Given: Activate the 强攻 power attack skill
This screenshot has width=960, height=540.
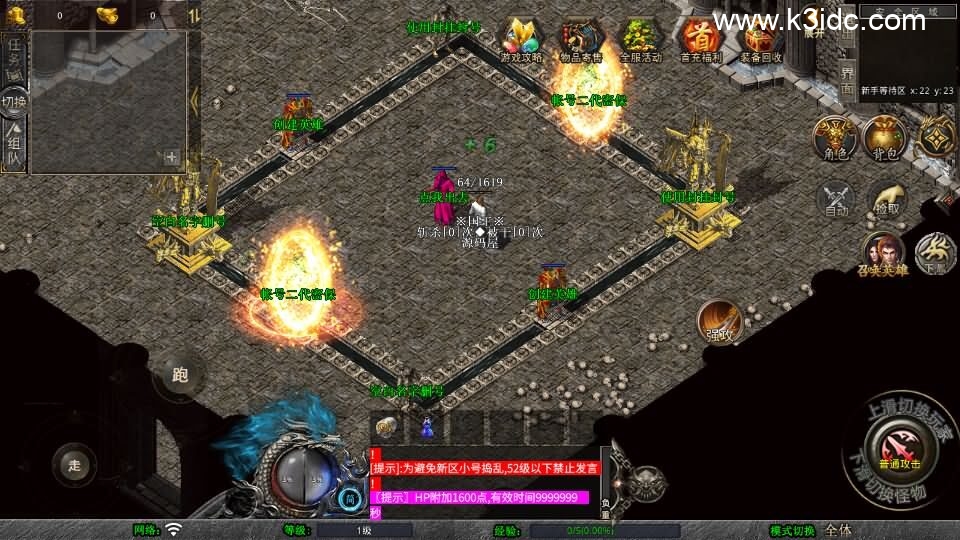Looking at the screenshot, I should (720, 320).
